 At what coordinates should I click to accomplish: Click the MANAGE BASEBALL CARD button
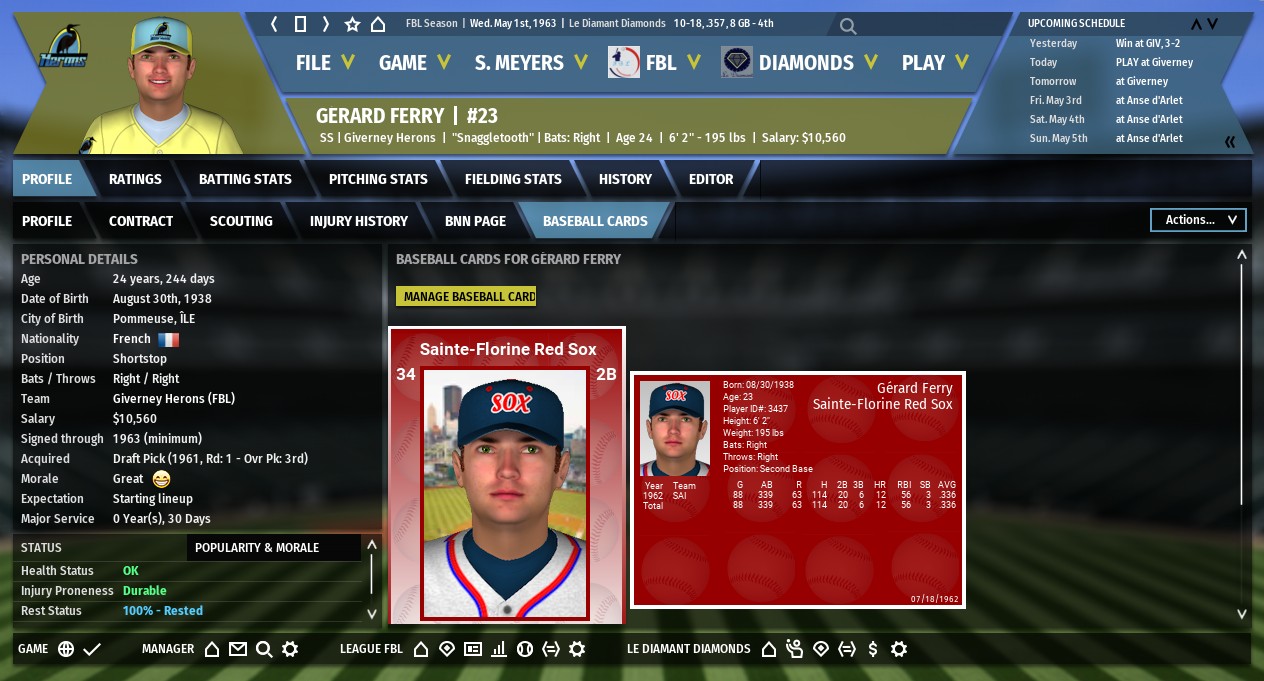click(x=466, y=296)
